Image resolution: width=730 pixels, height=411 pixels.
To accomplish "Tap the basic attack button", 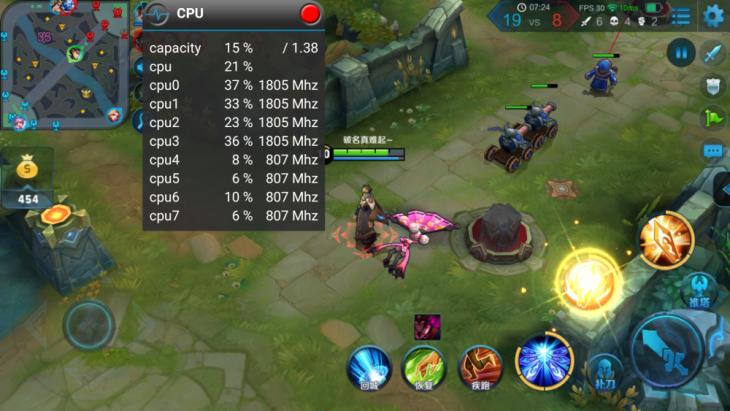I will [x=669, y=350].
